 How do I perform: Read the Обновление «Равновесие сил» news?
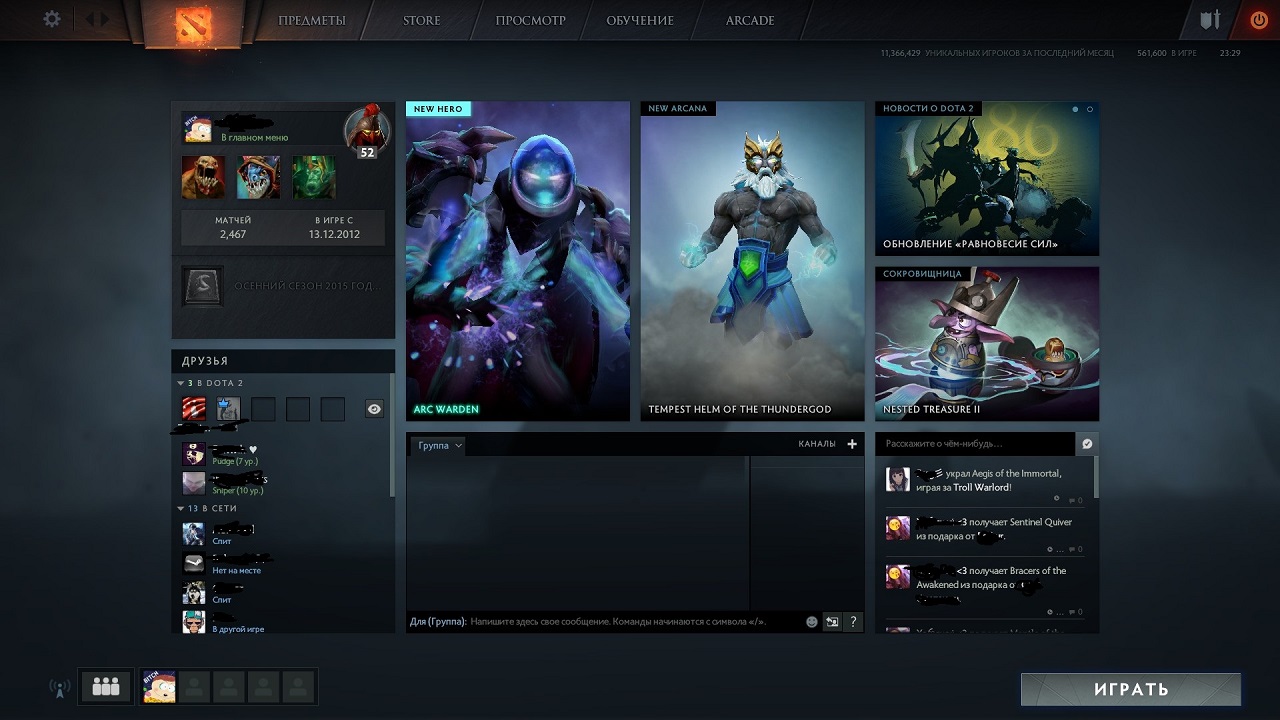point(986,179)
